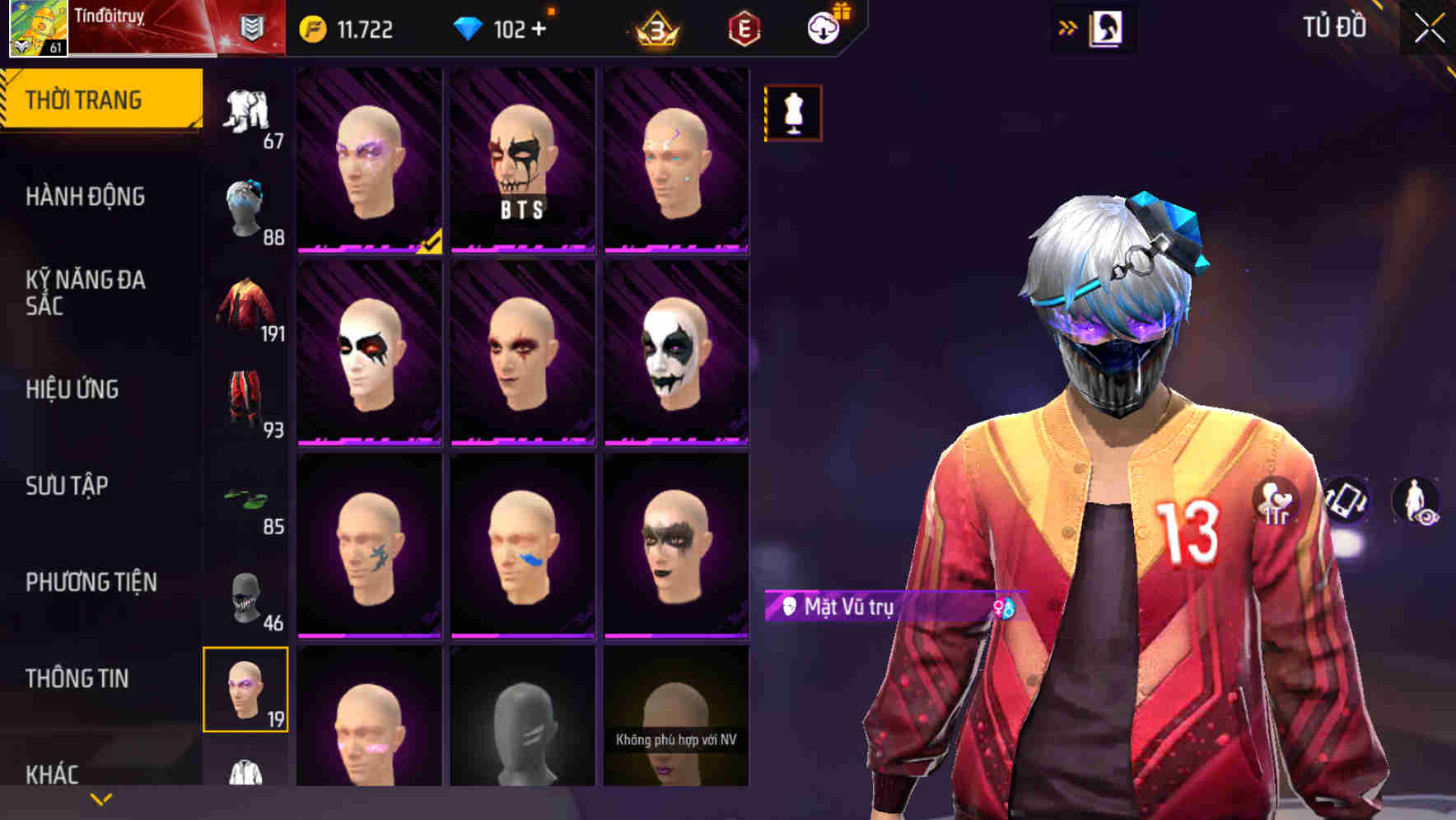The width and height of the screenshot is (1456, 820).
Task: Expand the sidebar with the bottom chevron
Action: (x=100, y=798)
